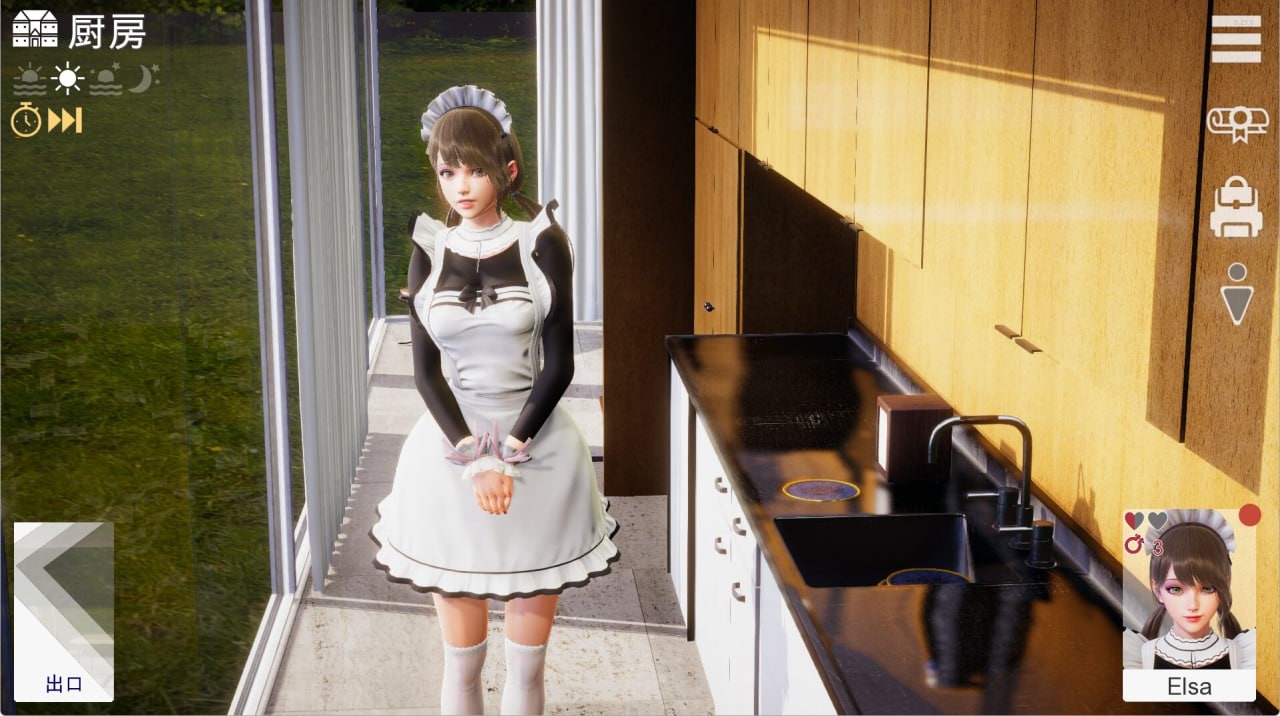Select Elsa's character portrait card
Image resolution: width=1280 pixels, height=716 pixels.
1189,603
